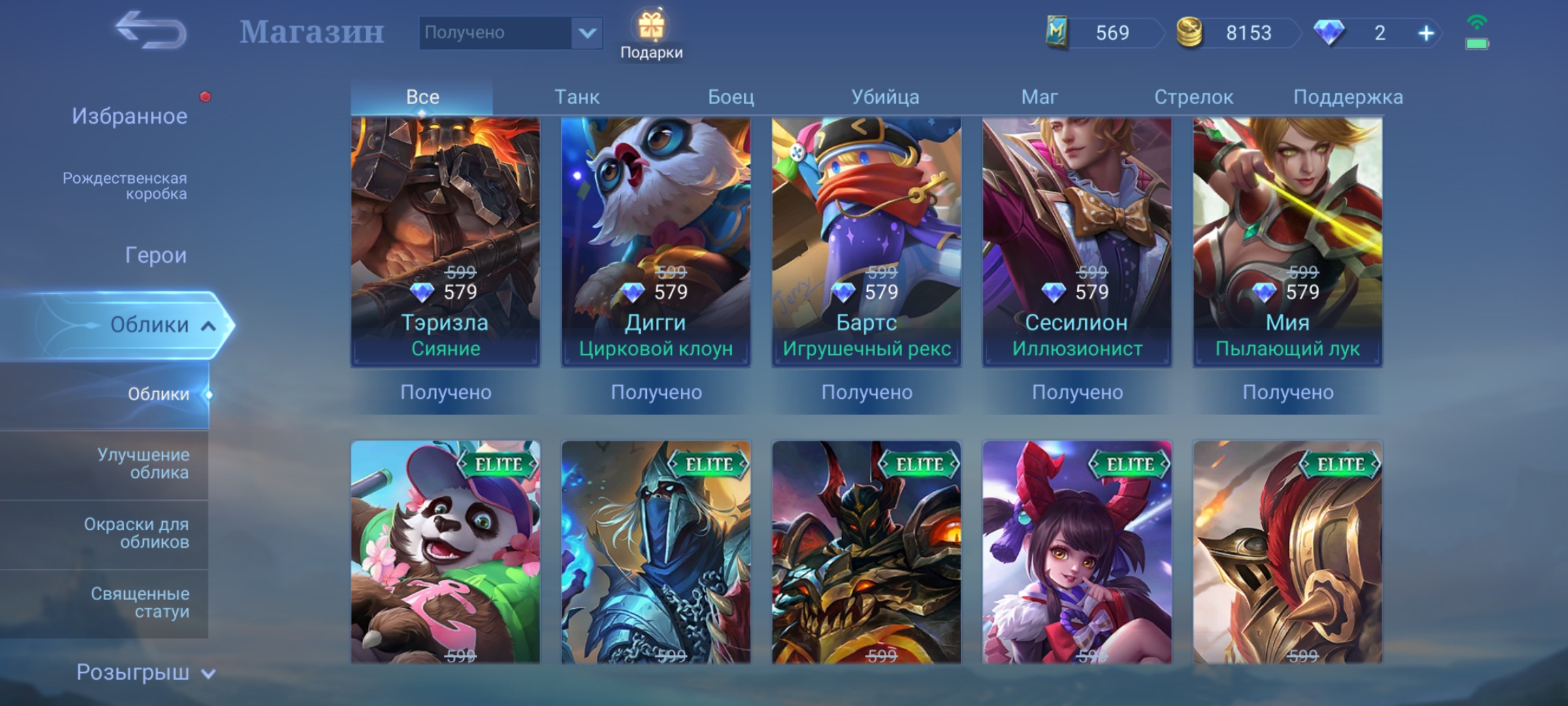Image resolution: width=1568 pixels, height=706 pixels.
Task: Choose the Стрелок tab
Action: tap(1194, 97)
